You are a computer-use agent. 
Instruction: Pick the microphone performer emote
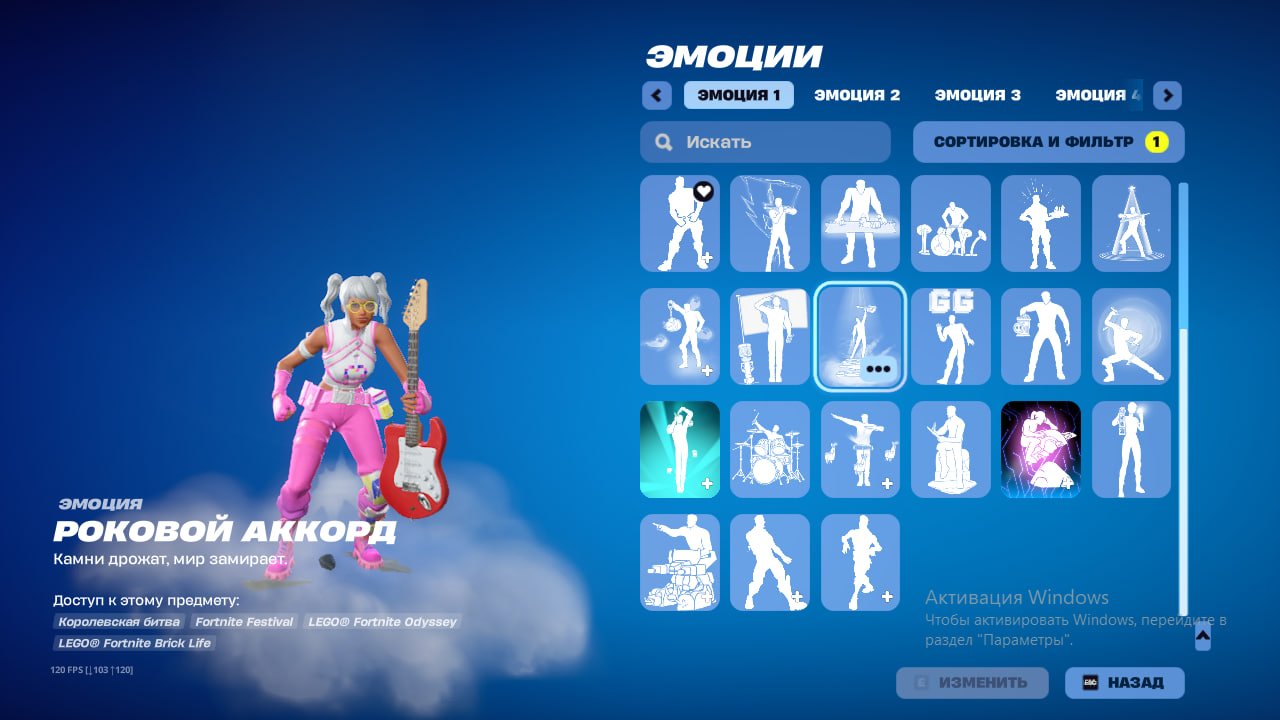tap(1131, 449)
